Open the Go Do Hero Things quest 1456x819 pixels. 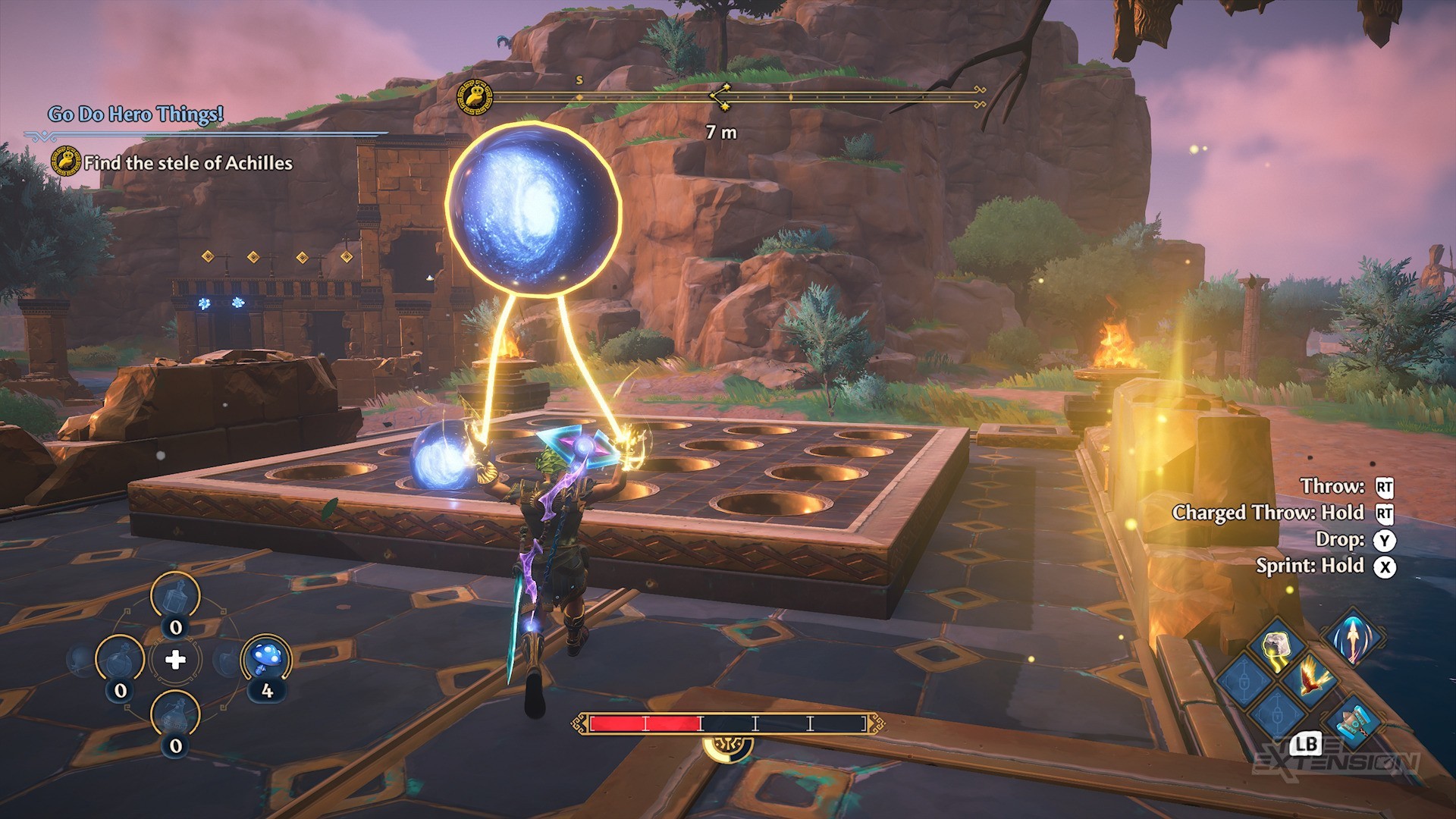136,115
